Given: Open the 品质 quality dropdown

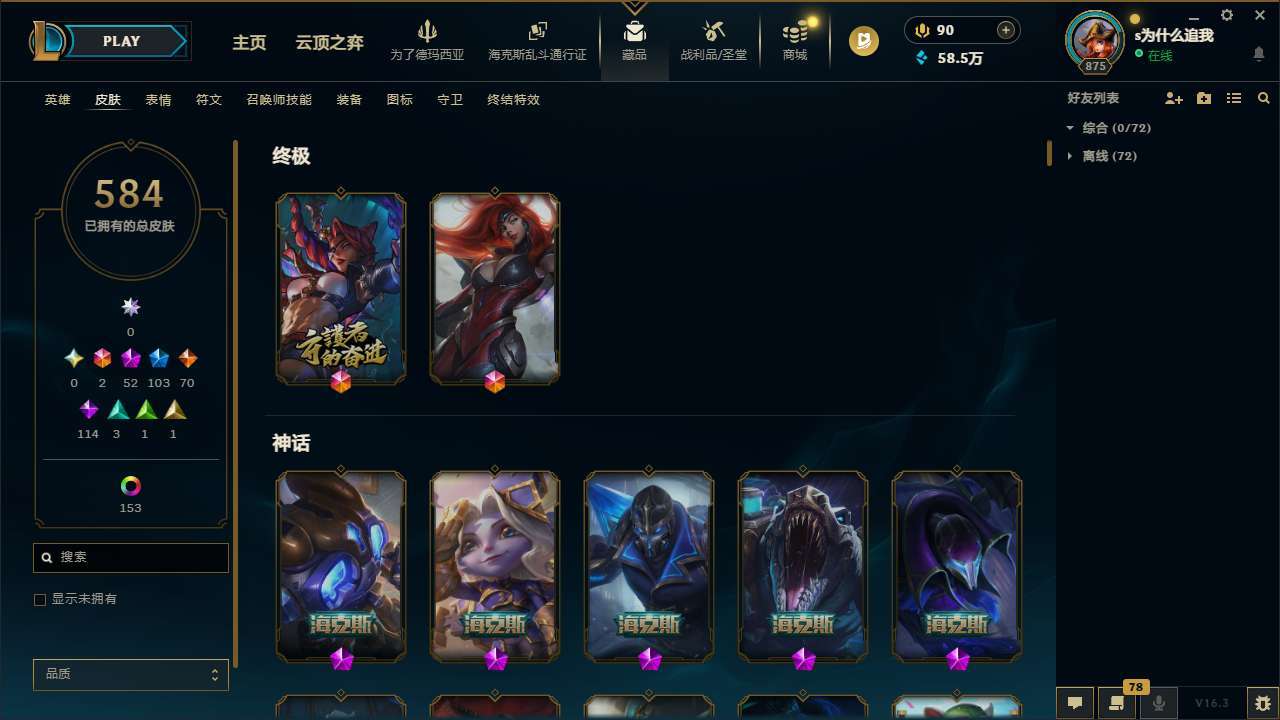Looking at the screenshot, I should (x=130, y=674).
